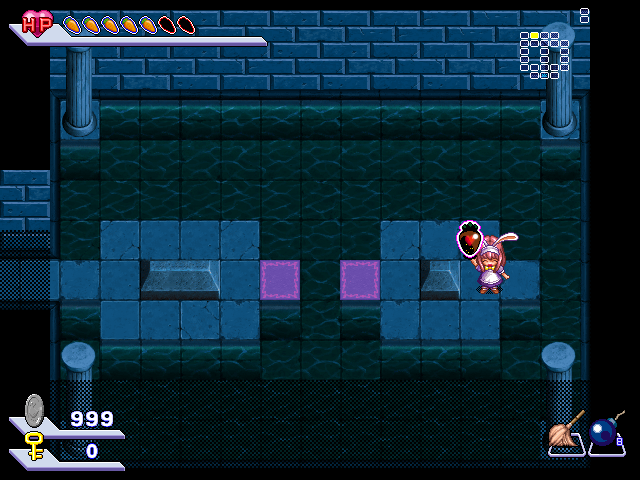The width and height of the screenshot is (640, 480).
Task: Select the feather duster weapon slot
Action: tap(566, 434)
